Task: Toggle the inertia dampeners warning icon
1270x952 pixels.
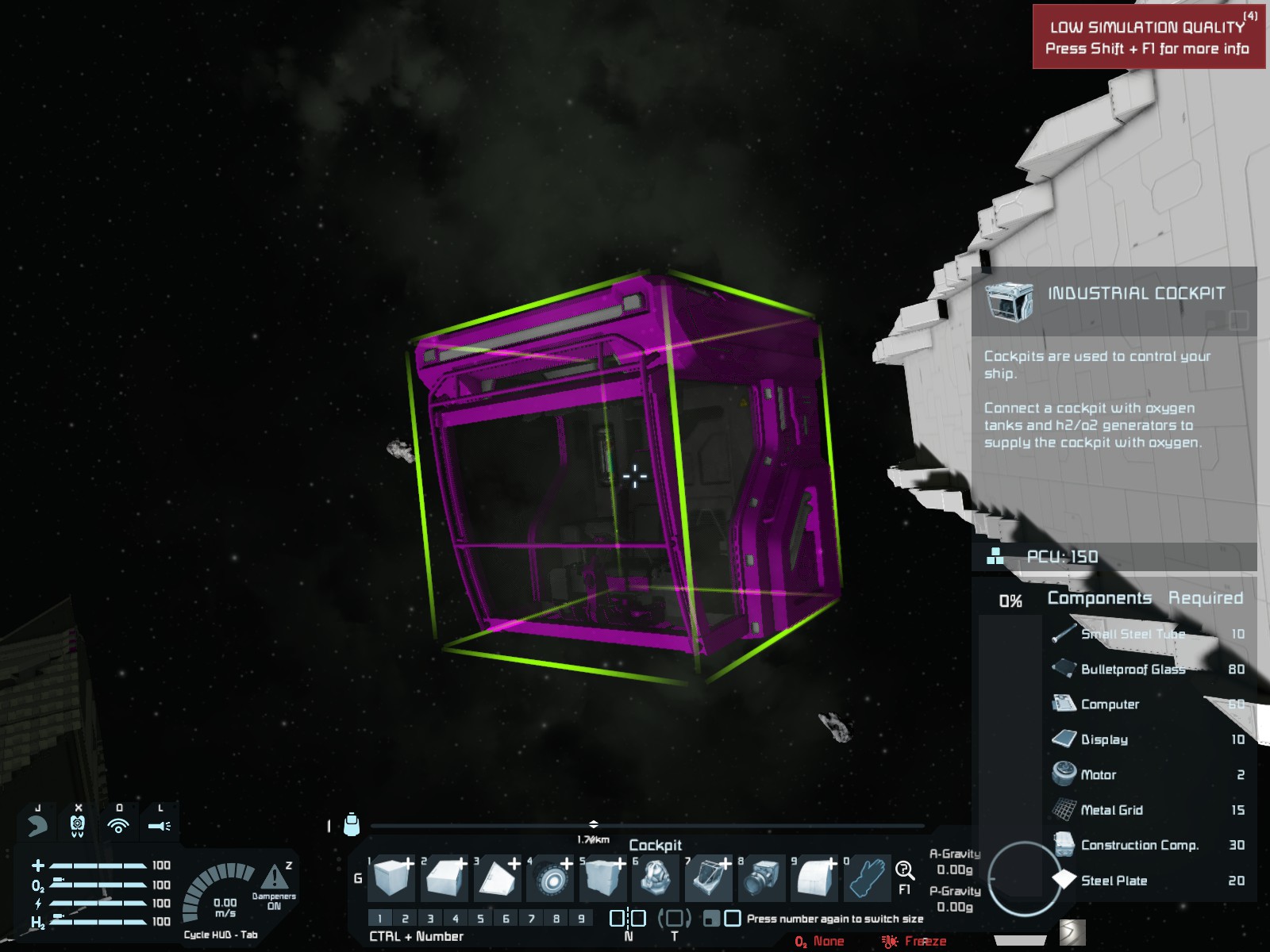Action: [274, 877]
